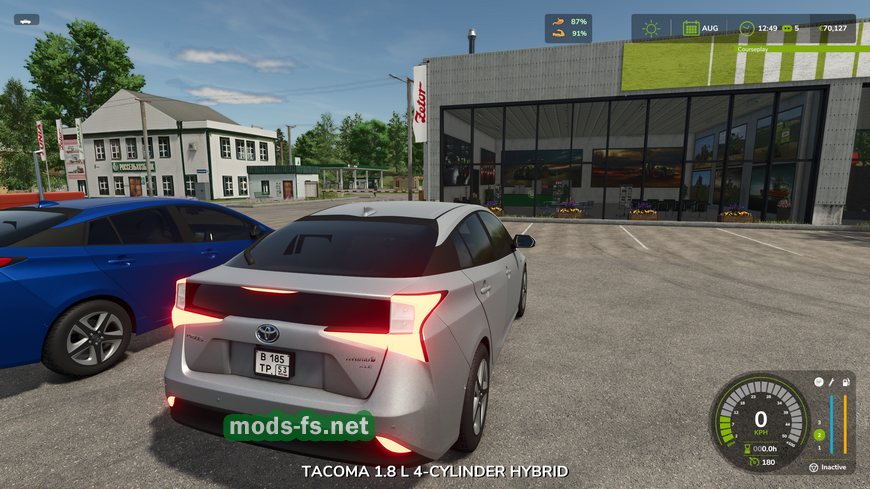The height and width of the screenshot is (489, 870).
Task: Select the highlighted gear 2 indicator
Action: tap(819, 435)
